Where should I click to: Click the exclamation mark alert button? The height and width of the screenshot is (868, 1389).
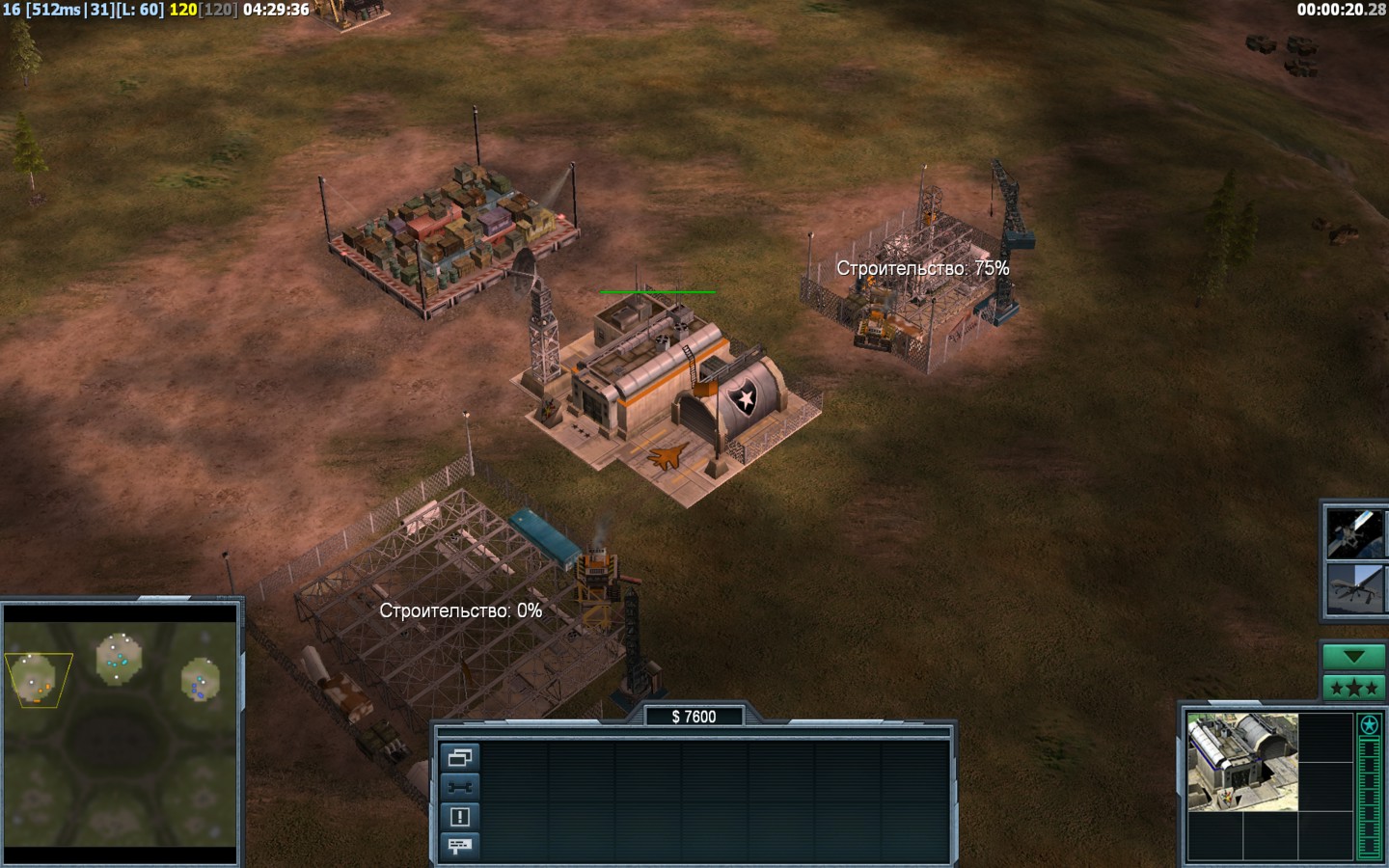460,817
